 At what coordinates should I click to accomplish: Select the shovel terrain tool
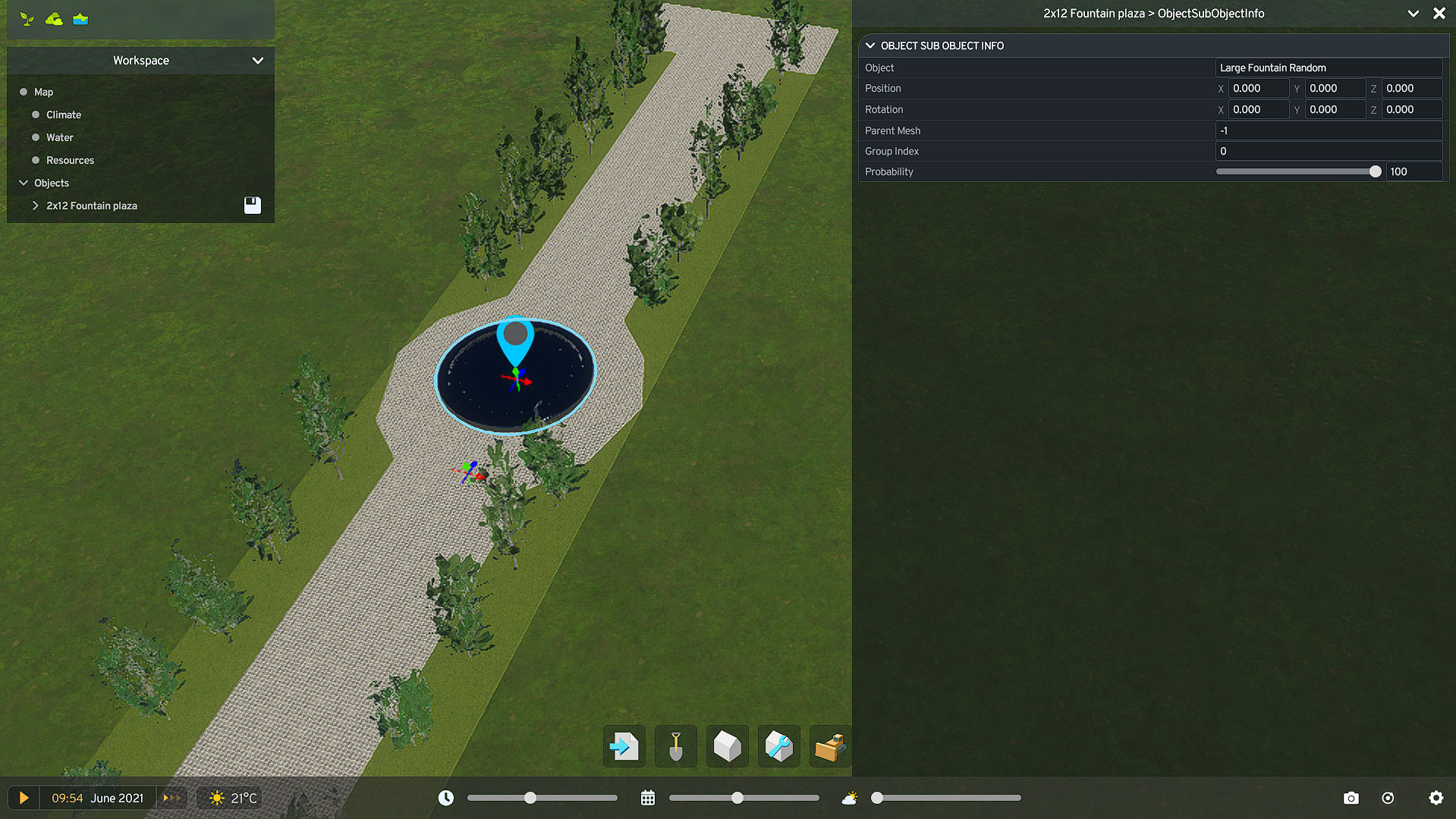[x=675, y=746]
